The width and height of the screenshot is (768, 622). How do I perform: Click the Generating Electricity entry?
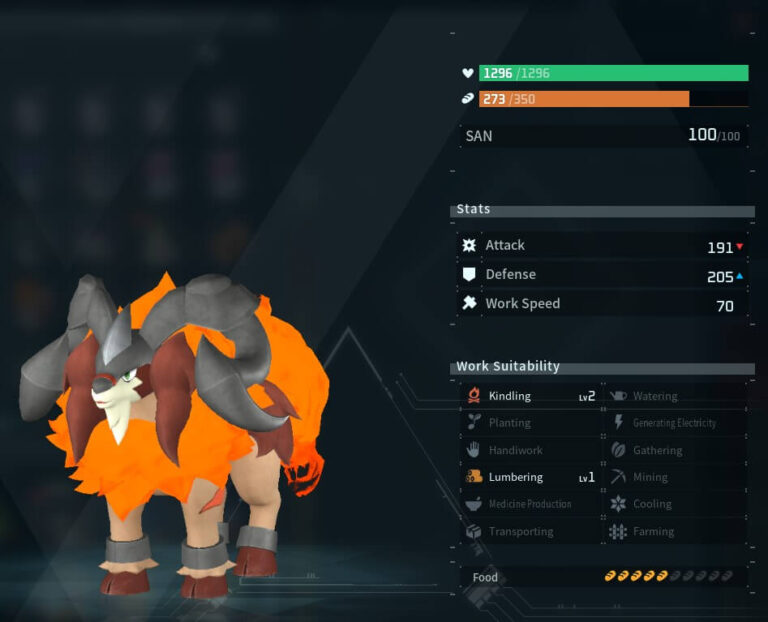coord(675,423)
